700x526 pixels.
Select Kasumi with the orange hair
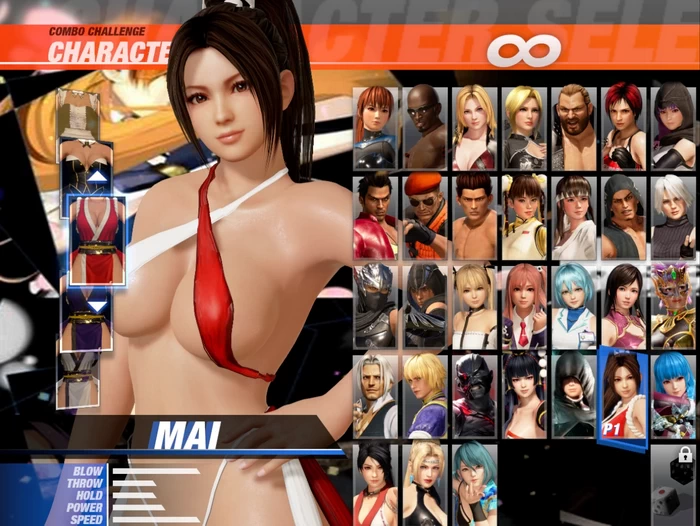click(376, 127)
